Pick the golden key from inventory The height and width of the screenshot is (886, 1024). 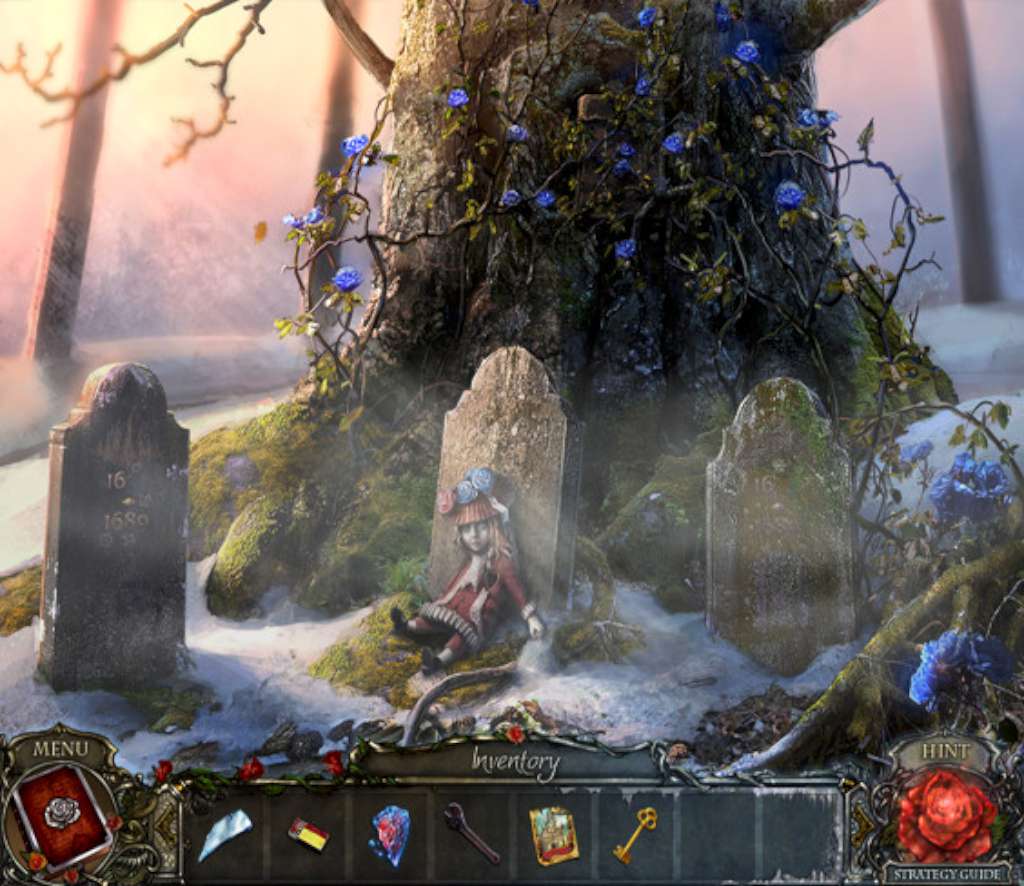(635, 833)
